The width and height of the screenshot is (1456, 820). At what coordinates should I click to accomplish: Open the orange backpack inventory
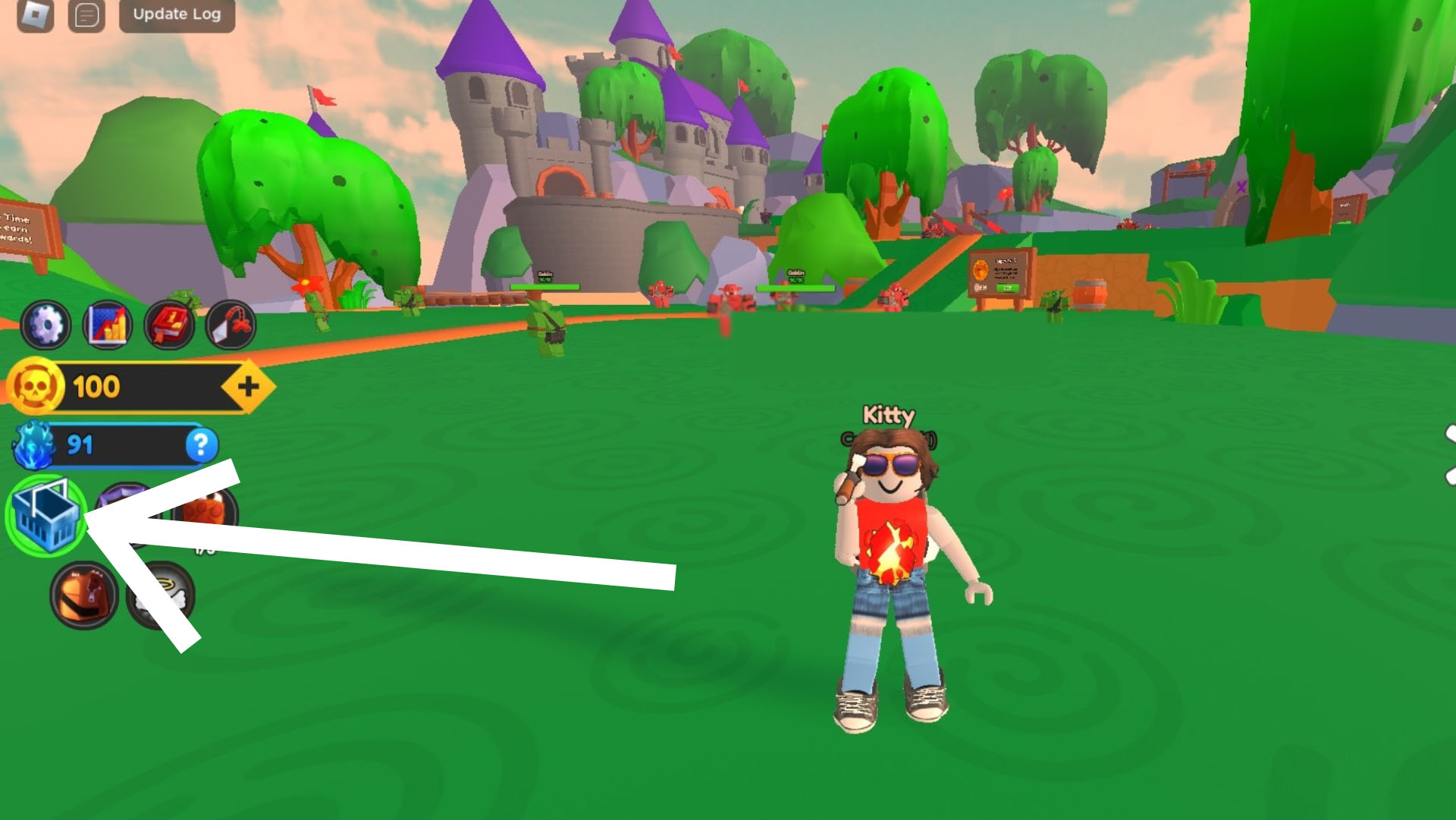(x=84, y=595)
